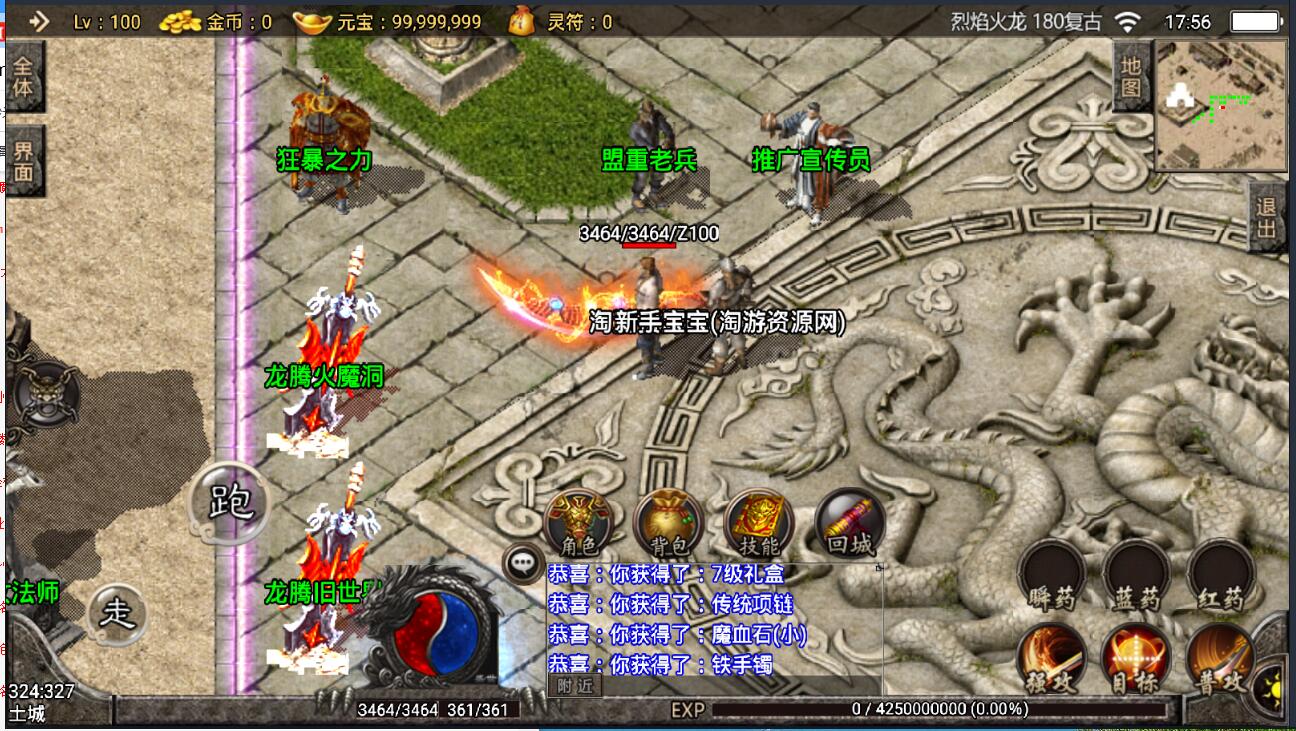
Task: Select the 附近 nearby chat channel
Action: (576, 686)
